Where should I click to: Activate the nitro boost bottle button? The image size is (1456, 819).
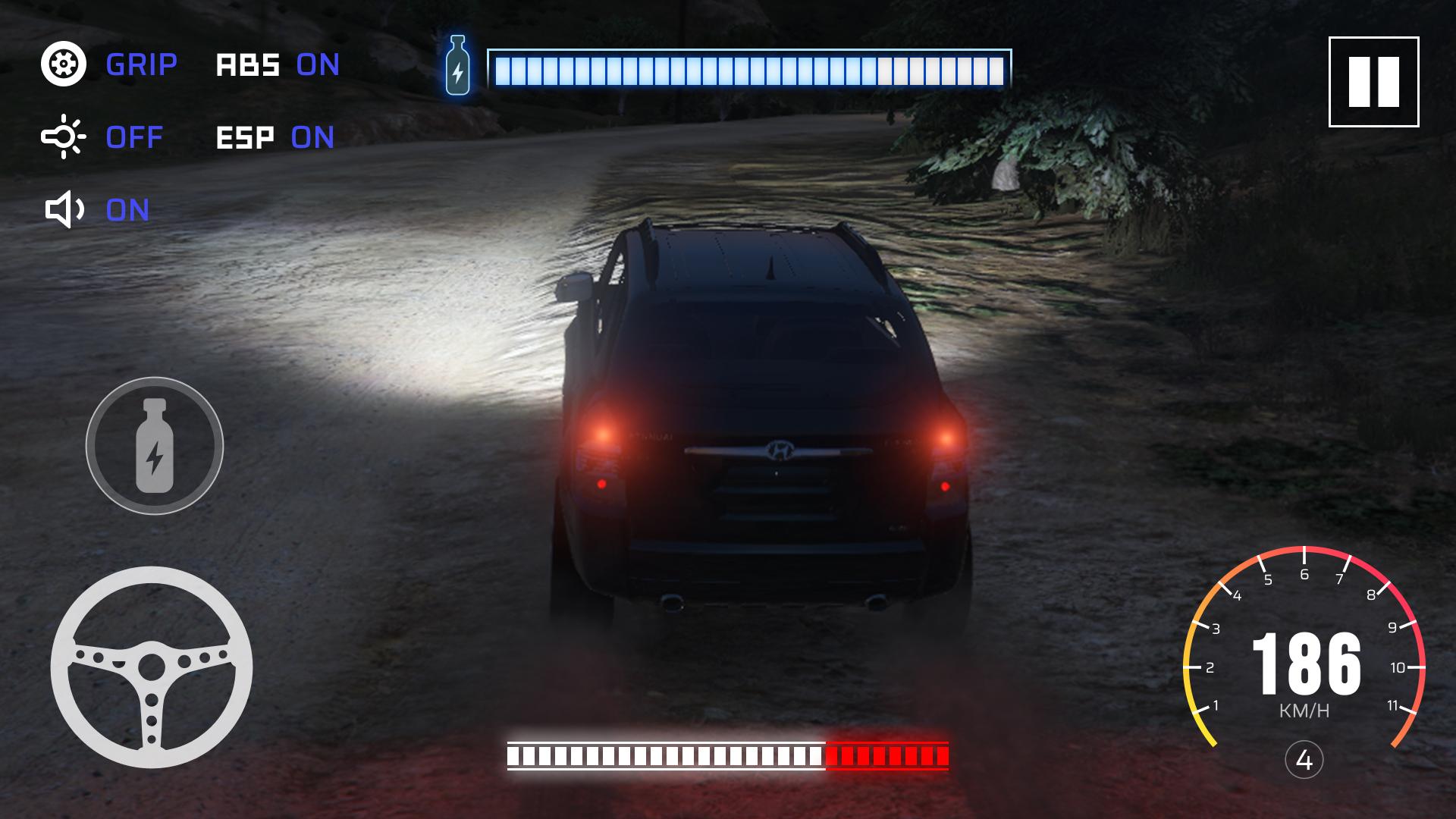[x=154, y=446]
